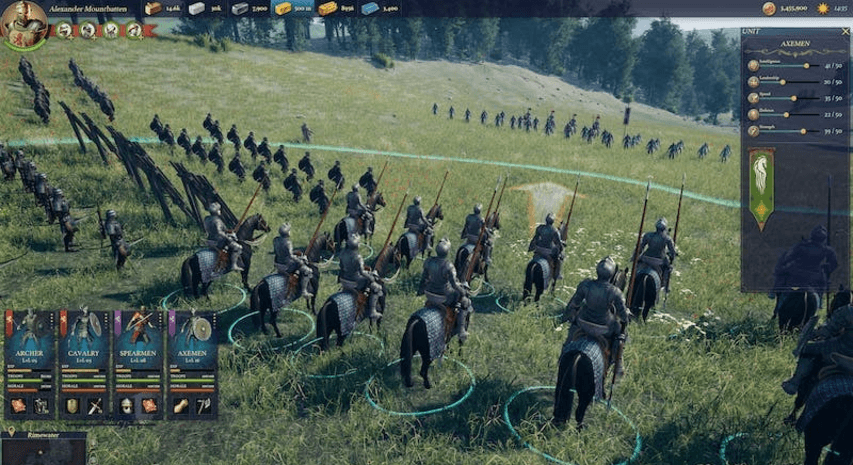
Task: Click the highlighted gold bar resource
Action: pyautogui.click(x=283, y=8)
